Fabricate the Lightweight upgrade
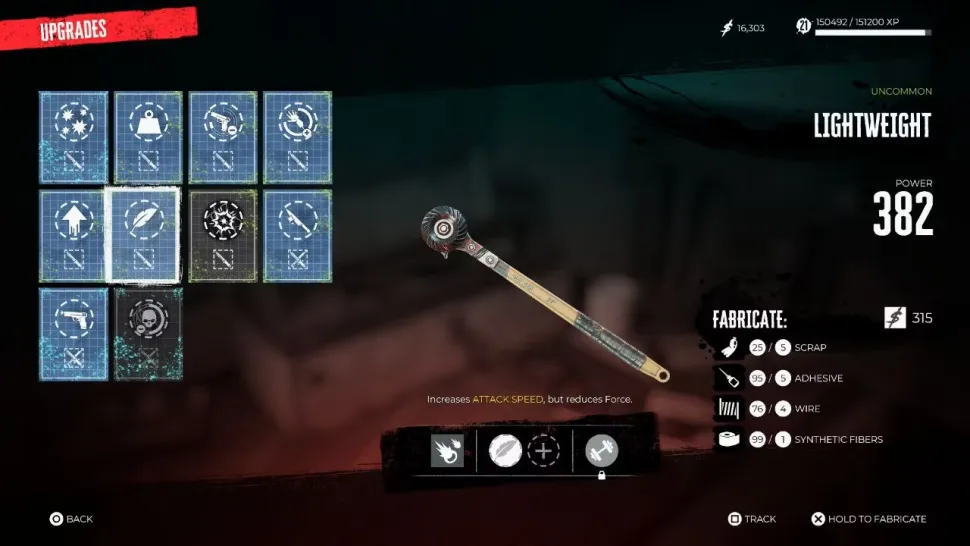 coord(868,519)
